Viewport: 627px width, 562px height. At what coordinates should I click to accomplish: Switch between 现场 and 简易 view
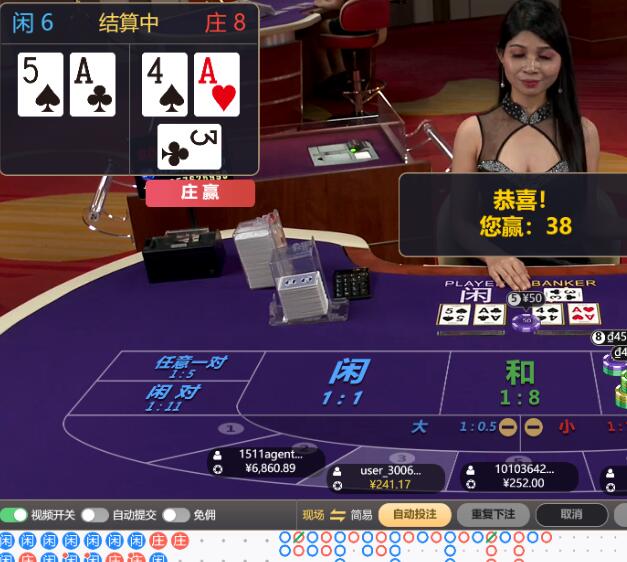[338, 515]
